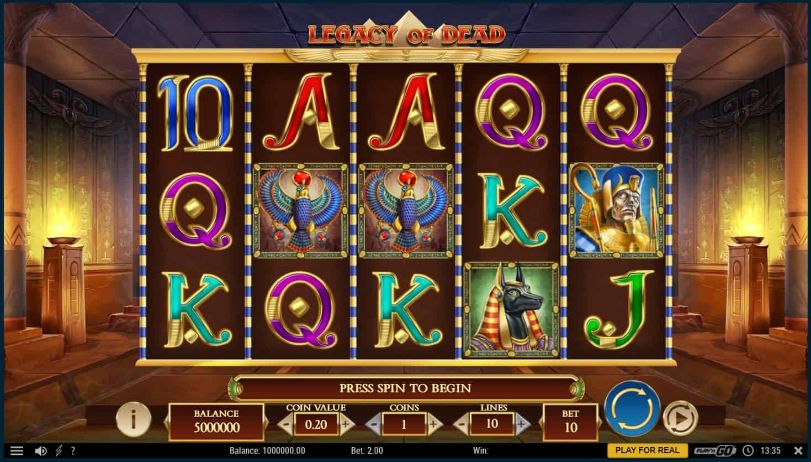Increase the coin value
The height and width of the screenshot is (462, 811).
click(346, 423)
